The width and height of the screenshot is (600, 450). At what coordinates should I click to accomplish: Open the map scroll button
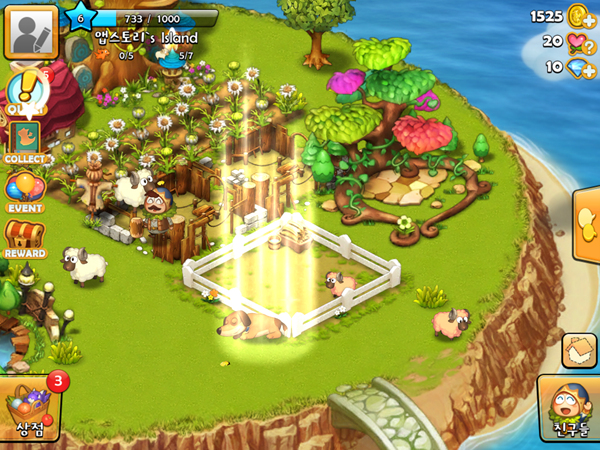[x=579, y=351]
